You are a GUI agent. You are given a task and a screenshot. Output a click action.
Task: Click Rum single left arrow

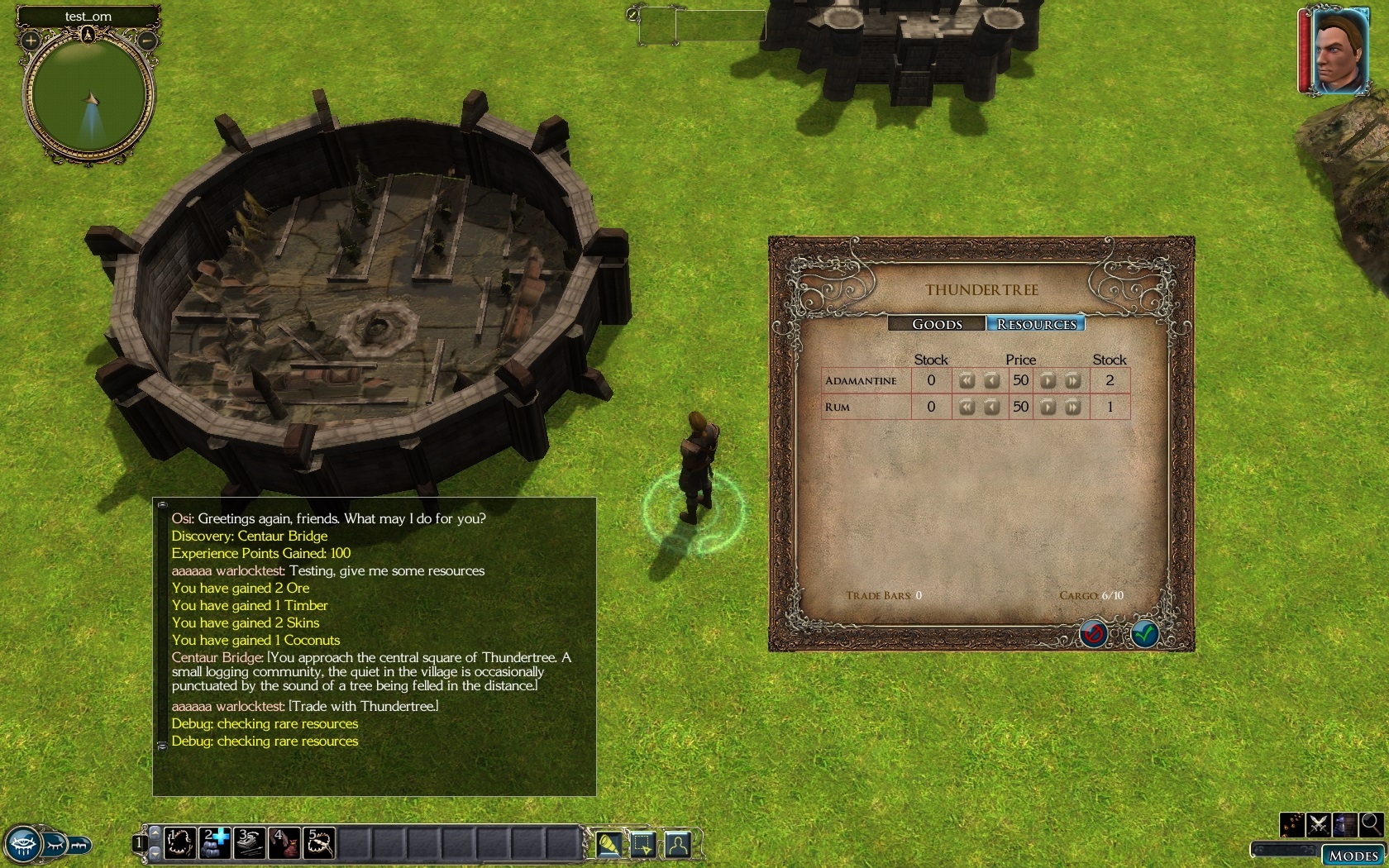click(991, 408)
